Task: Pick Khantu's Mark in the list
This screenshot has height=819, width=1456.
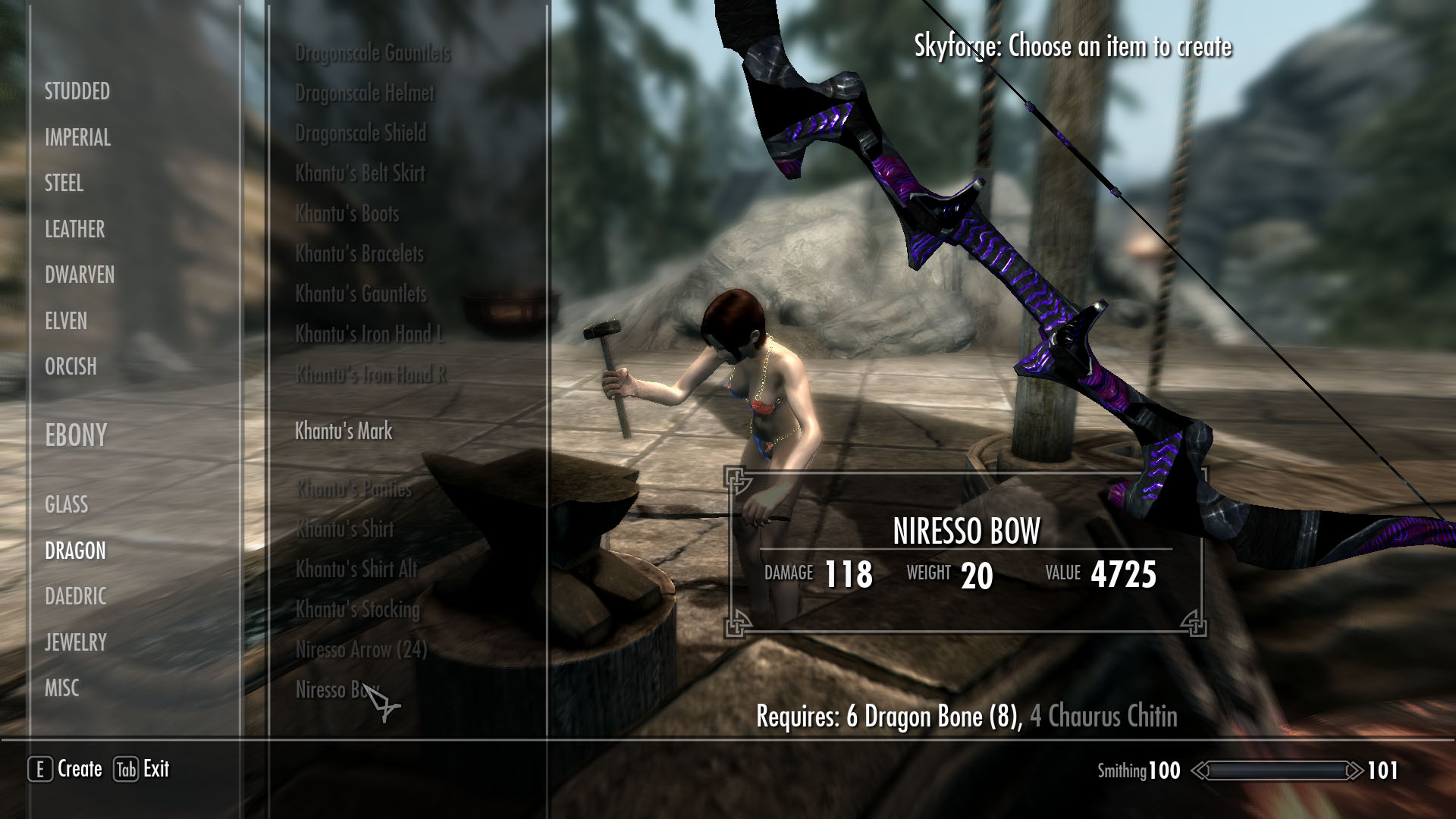Action: 344,431
